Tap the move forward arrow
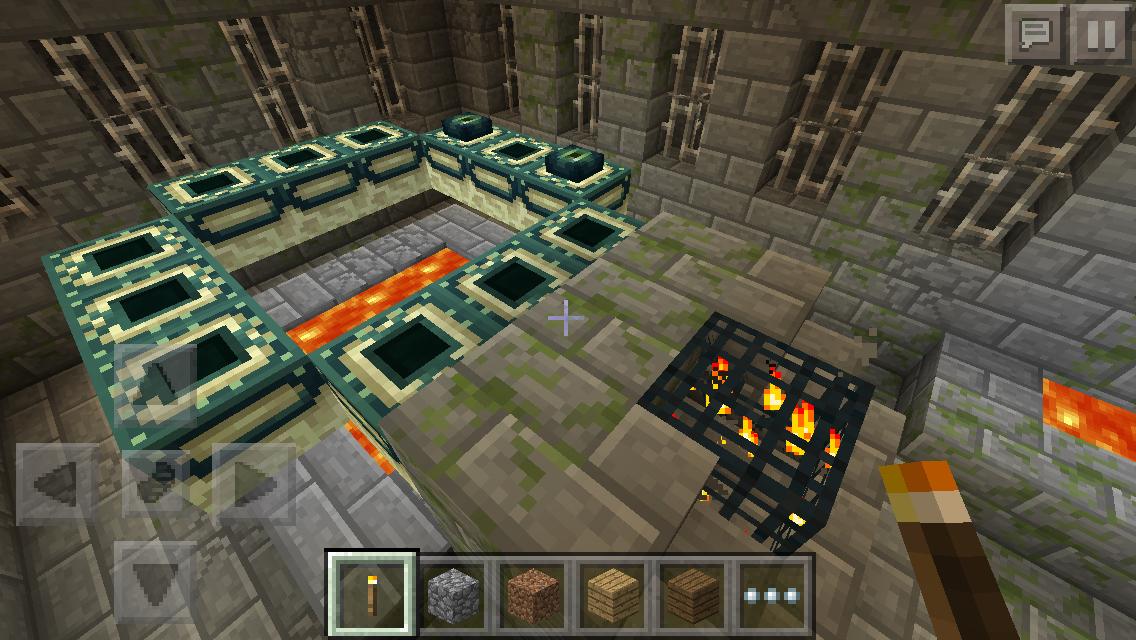 point(156,383)
